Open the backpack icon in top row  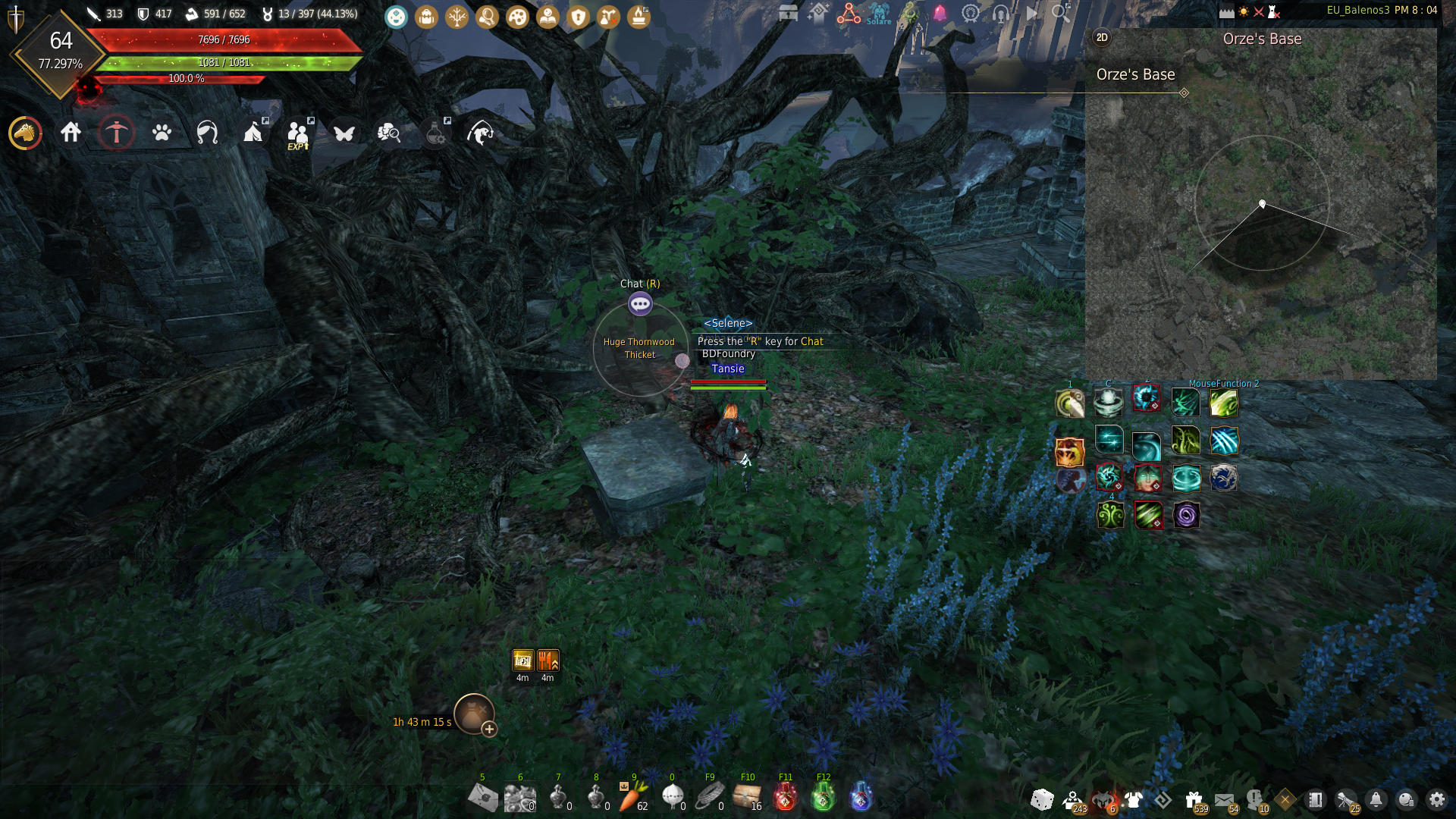[426, 17]
